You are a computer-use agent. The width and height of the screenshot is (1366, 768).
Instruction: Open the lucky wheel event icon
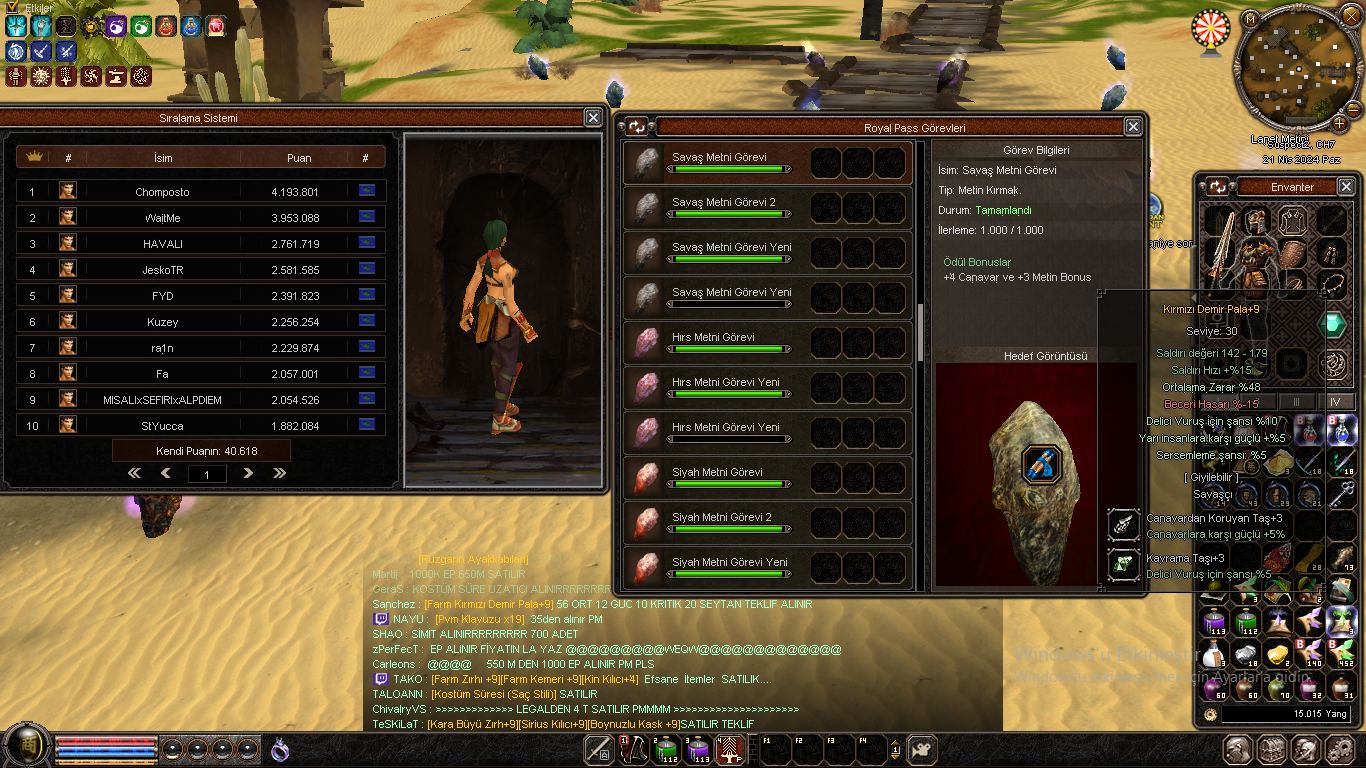1211,28
